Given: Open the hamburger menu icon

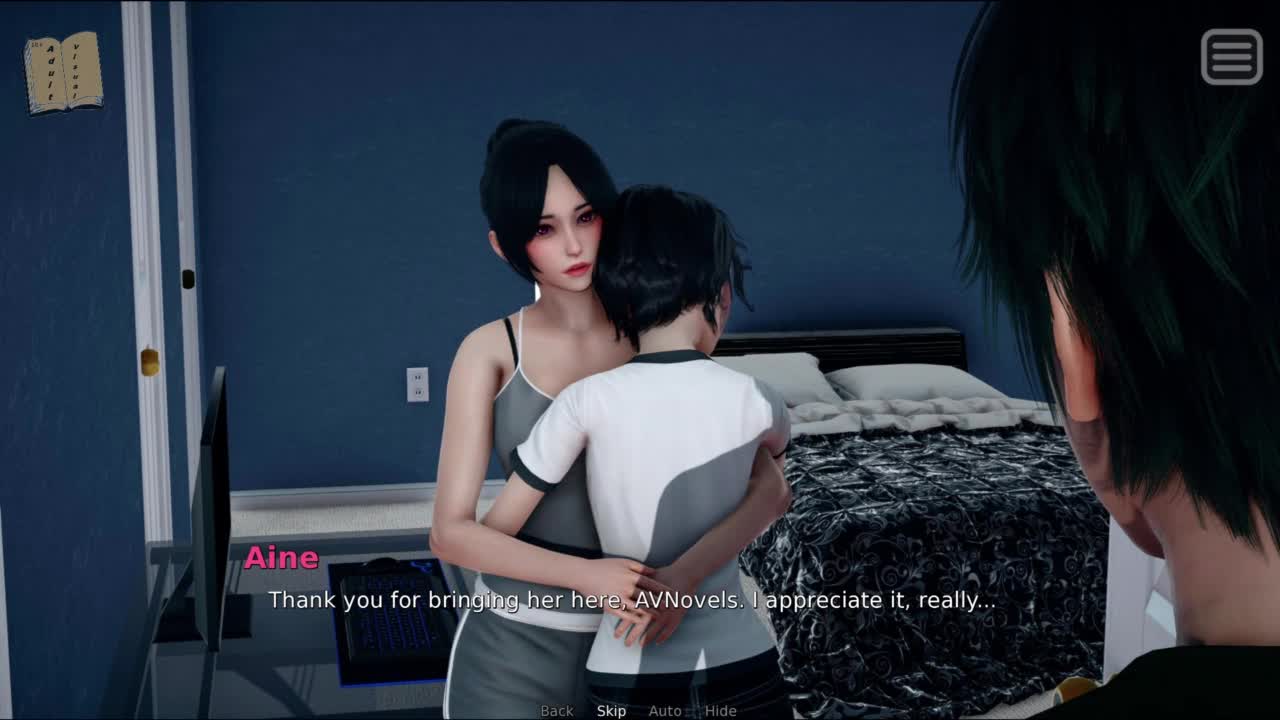Looking at the screenshot, I should pos(1231,56).
